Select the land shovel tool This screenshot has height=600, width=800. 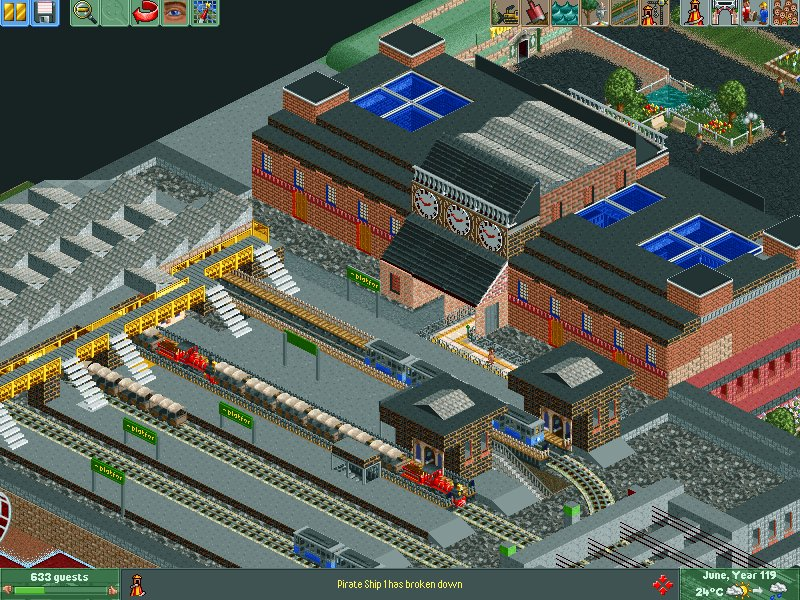[x=535, y=13]
